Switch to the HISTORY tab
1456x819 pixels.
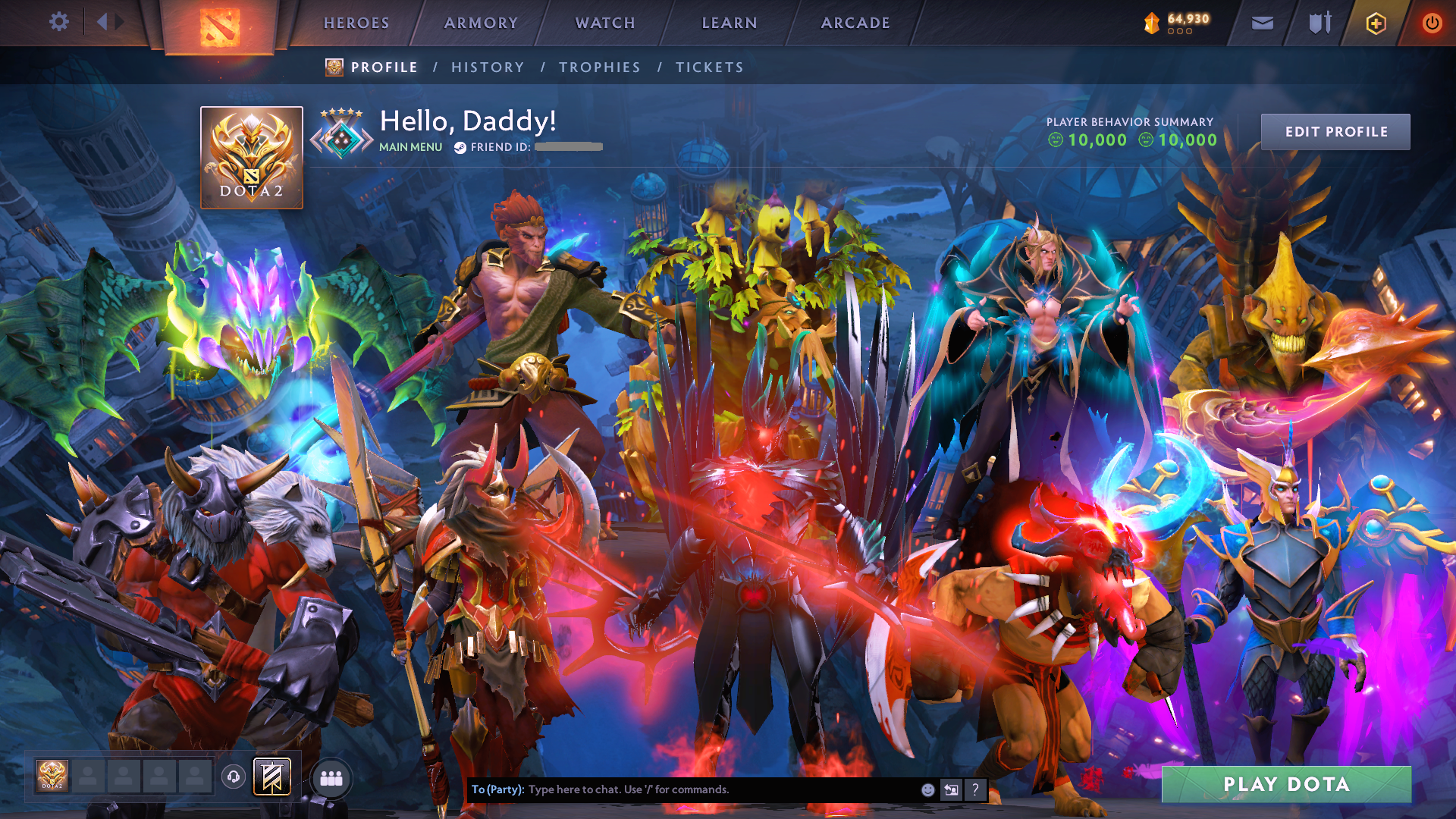click(x=487, y=67)
